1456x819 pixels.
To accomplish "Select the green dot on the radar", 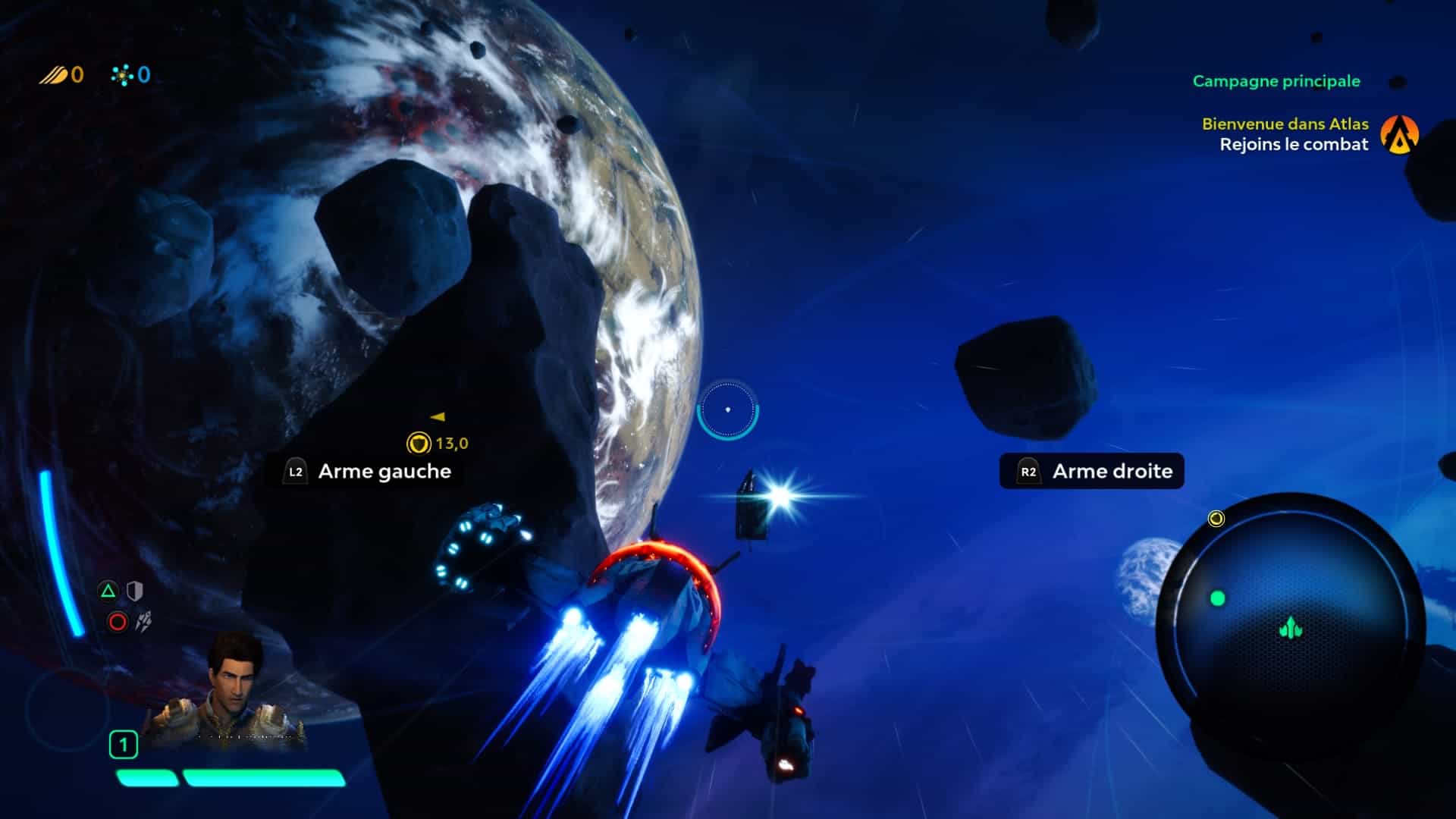I will (1218, 598).
